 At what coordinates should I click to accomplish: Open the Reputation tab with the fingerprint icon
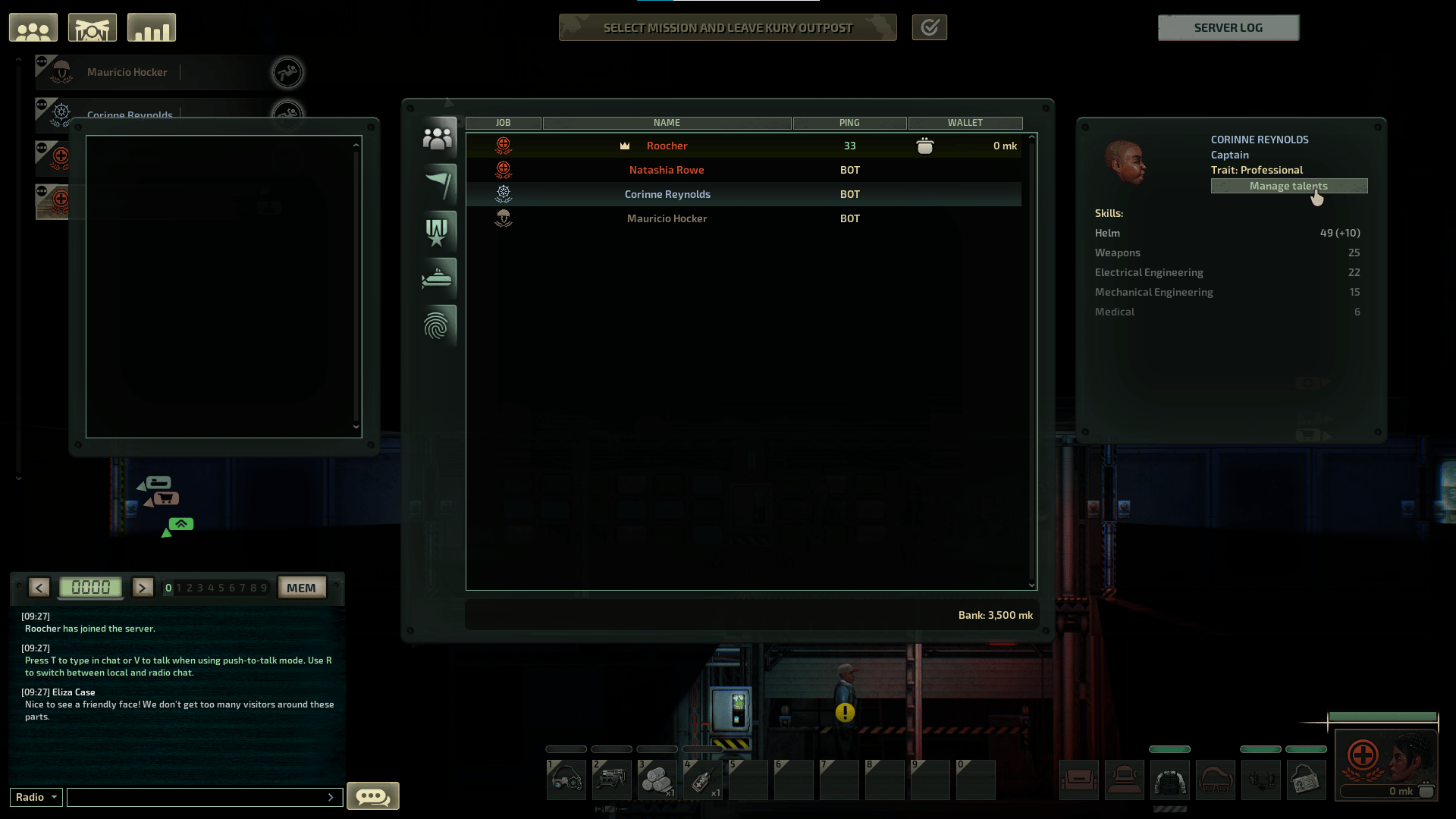(x=438, y=325)
